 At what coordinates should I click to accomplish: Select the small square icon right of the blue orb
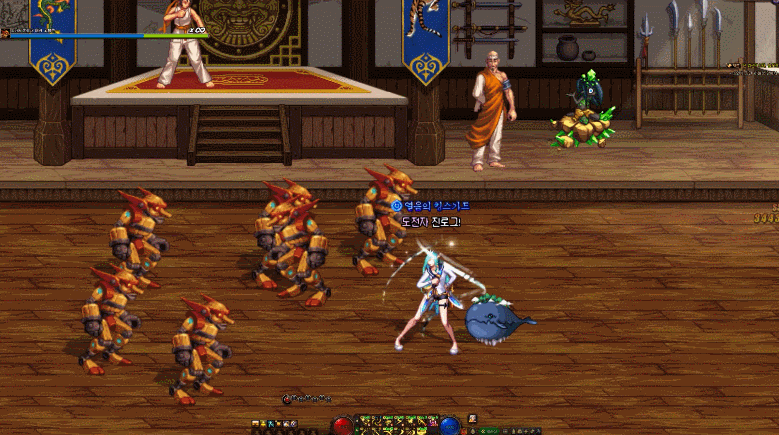pyautogui.click(x=473, y=419)
